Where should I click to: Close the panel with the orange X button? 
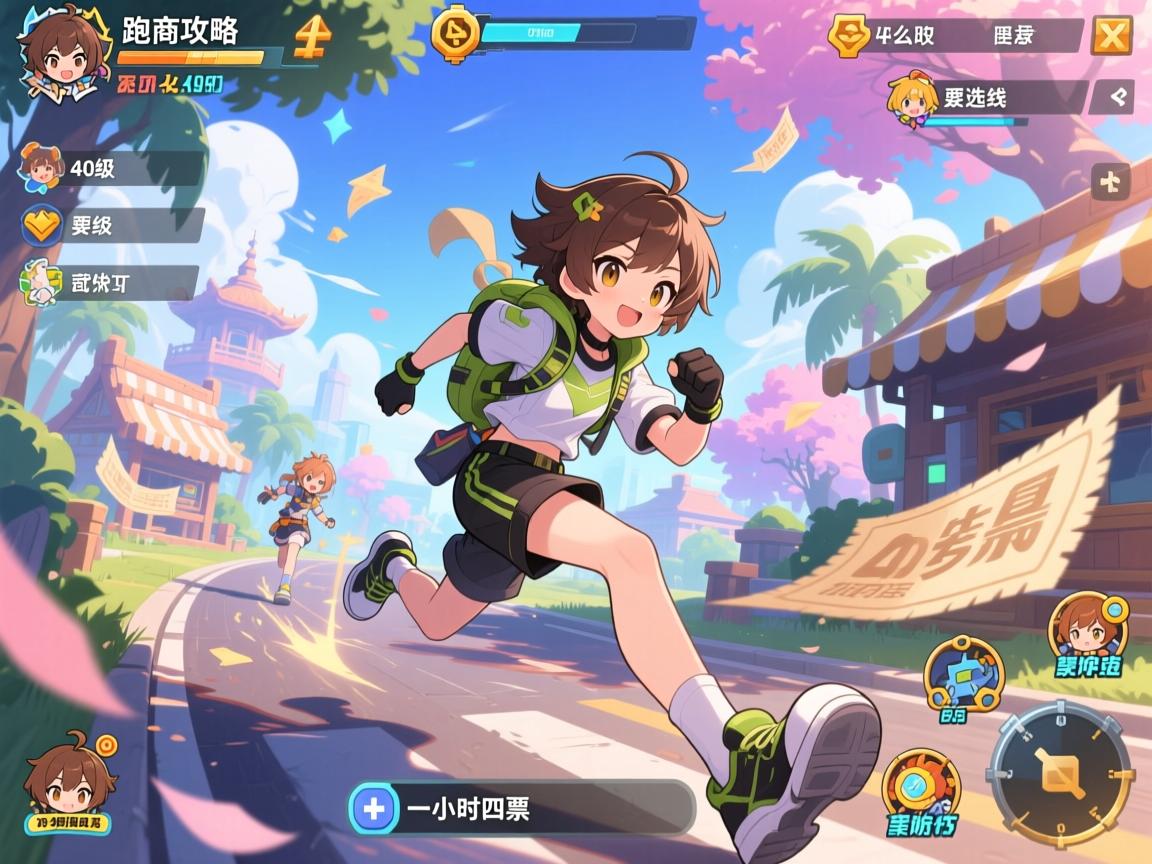(1110, 36)
